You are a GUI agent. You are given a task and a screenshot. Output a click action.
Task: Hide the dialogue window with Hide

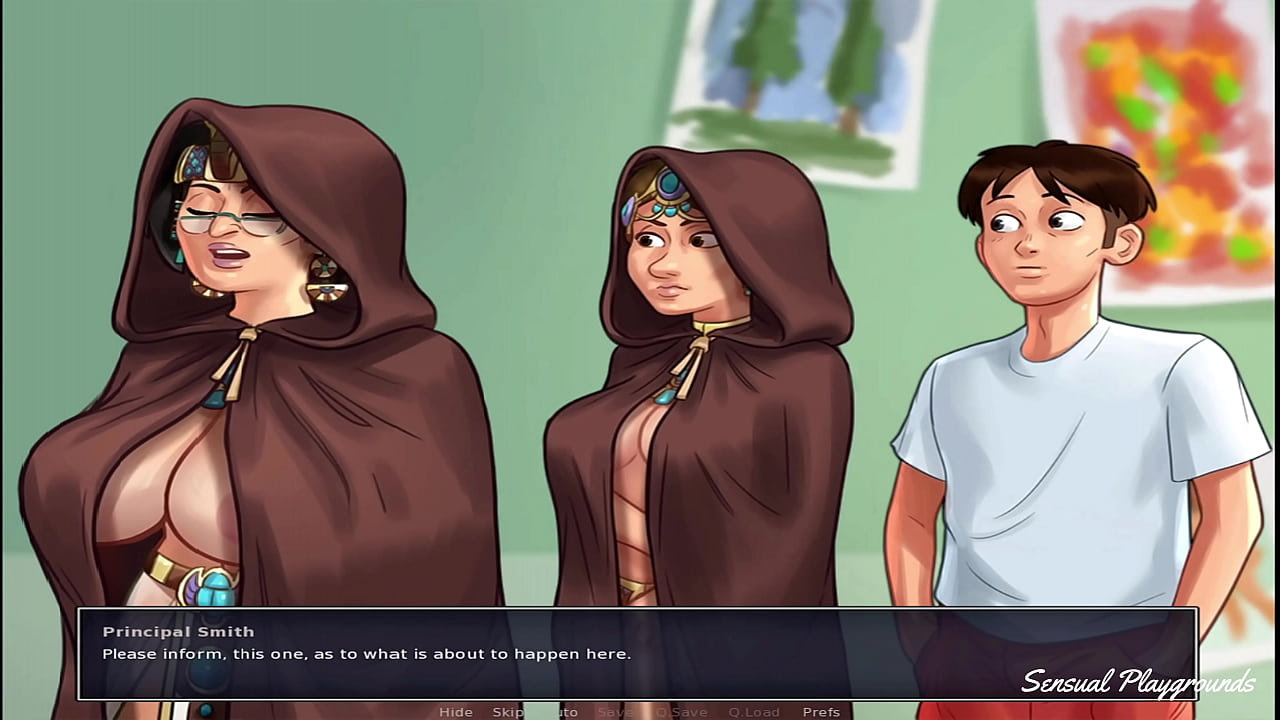[456, 712]
